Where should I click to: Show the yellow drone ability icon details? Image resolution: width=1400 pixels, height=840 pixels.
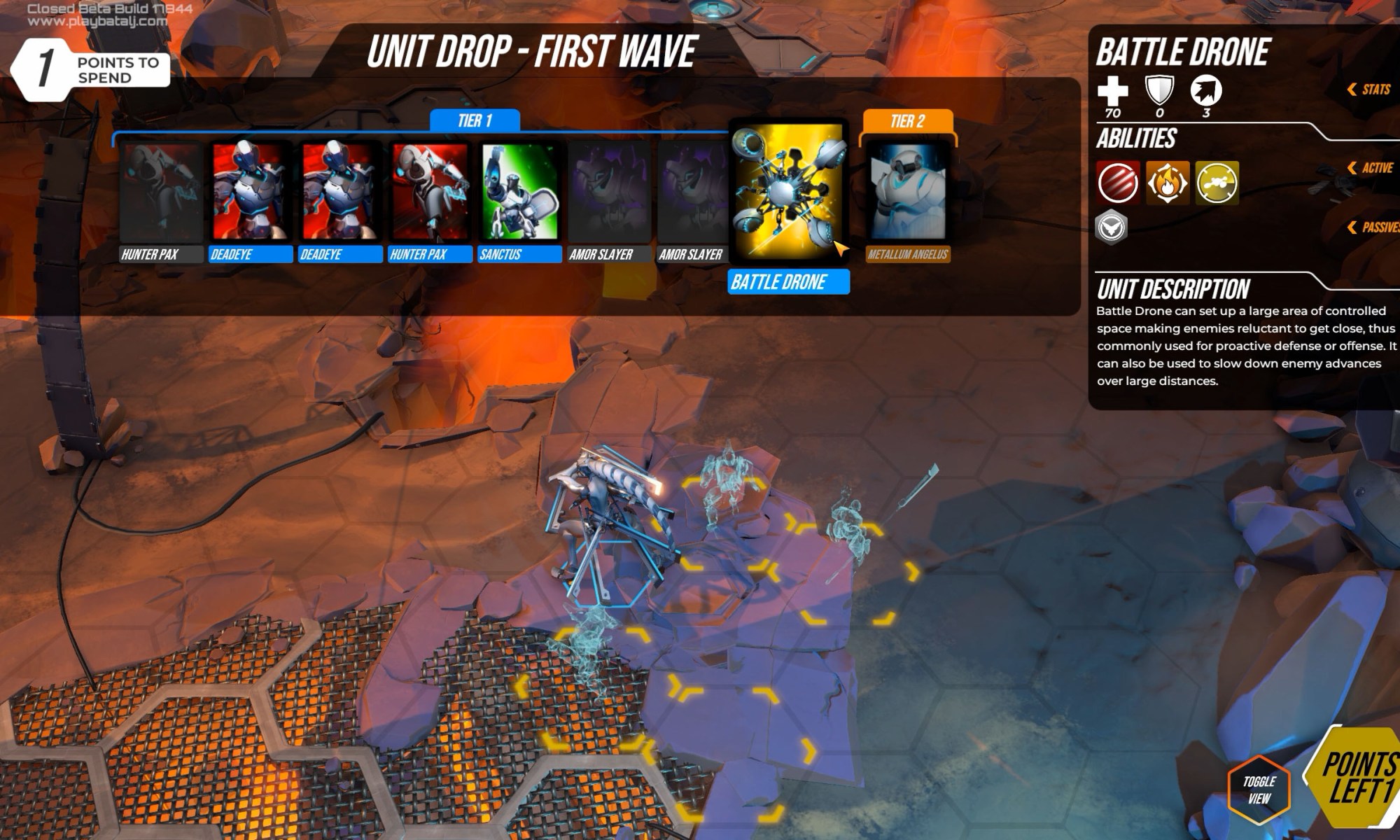pos(1217,183)
